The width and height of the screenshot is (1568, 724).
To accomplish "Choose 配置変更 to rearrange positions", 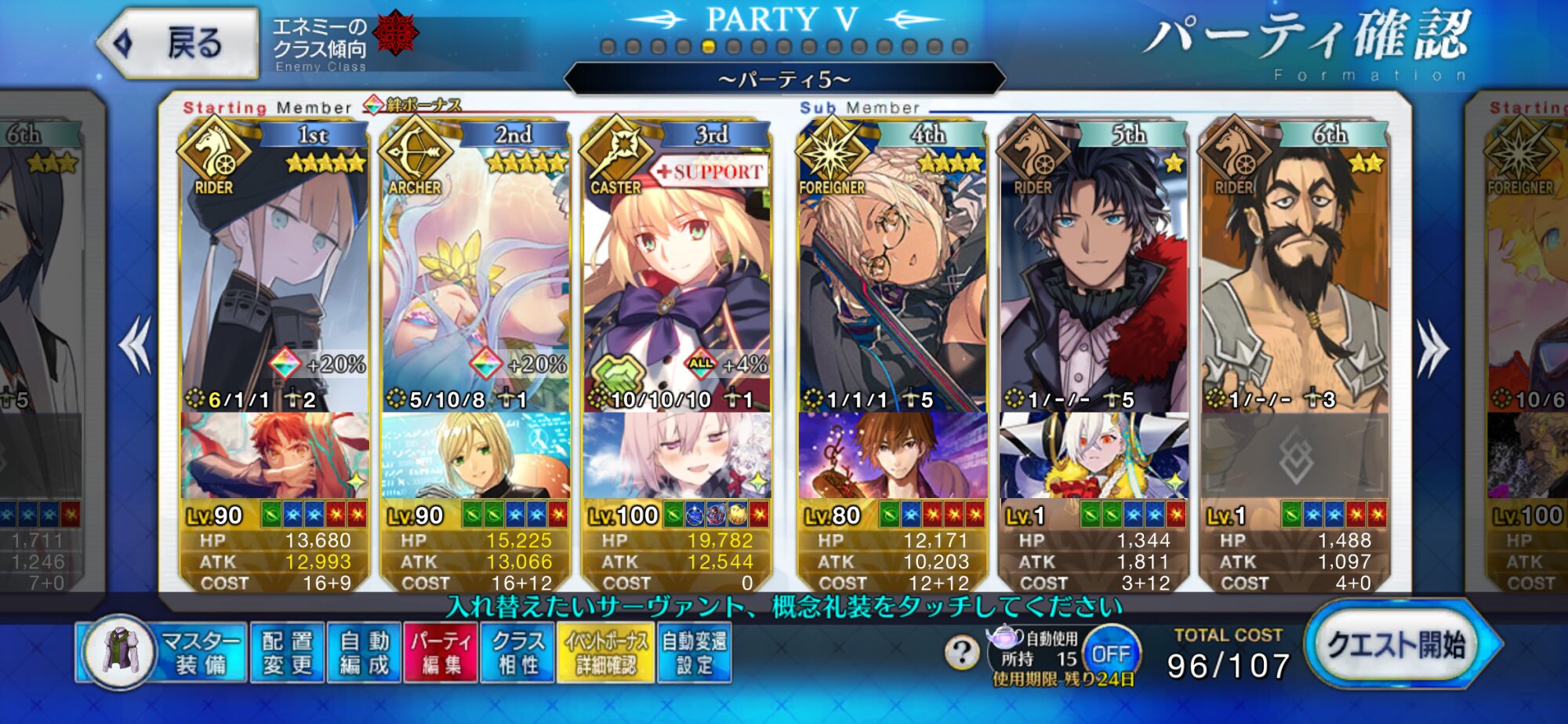I will click(287, 653).
